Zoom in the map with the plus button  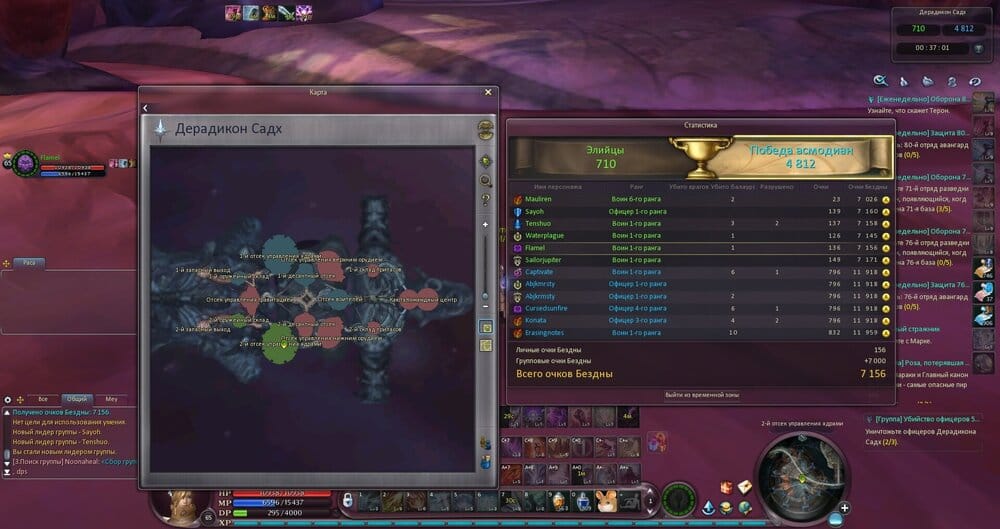coord(486,225)
